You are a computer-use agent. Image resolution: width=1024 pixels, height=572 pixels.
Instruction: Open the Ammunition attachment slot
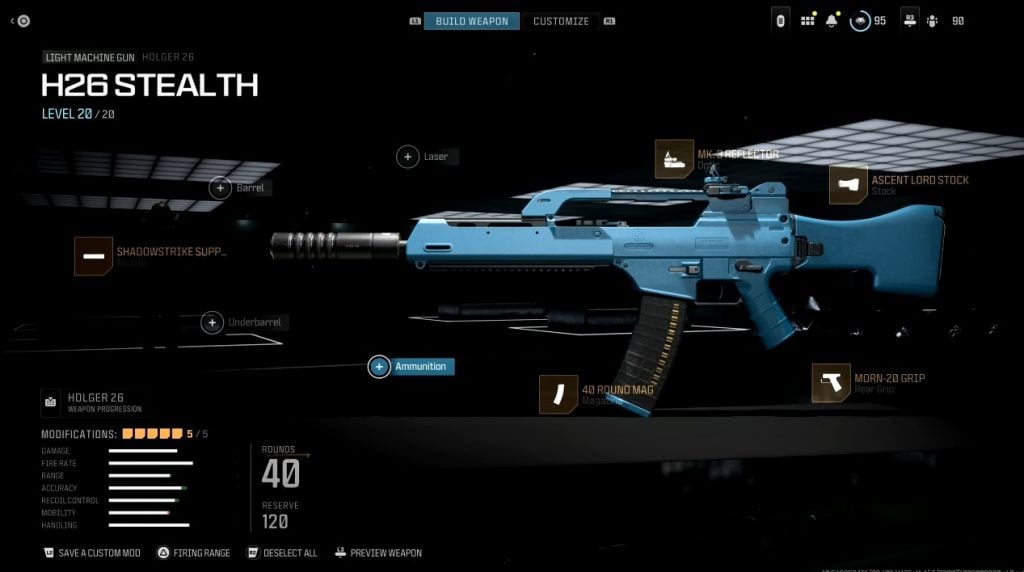[379, 367]
